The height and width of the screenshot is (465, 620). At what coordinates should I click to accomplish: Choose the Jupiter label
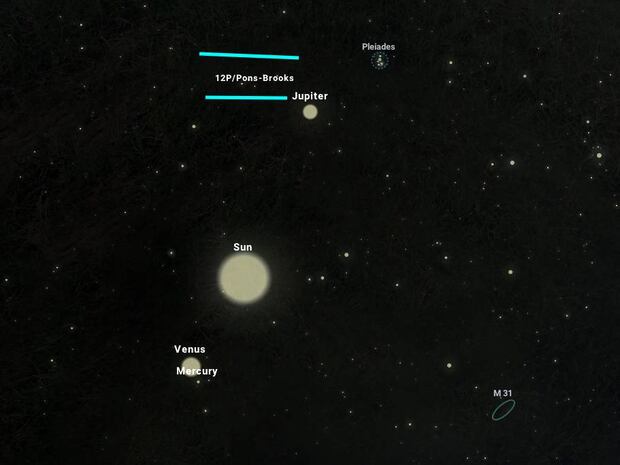coord(310,96)
